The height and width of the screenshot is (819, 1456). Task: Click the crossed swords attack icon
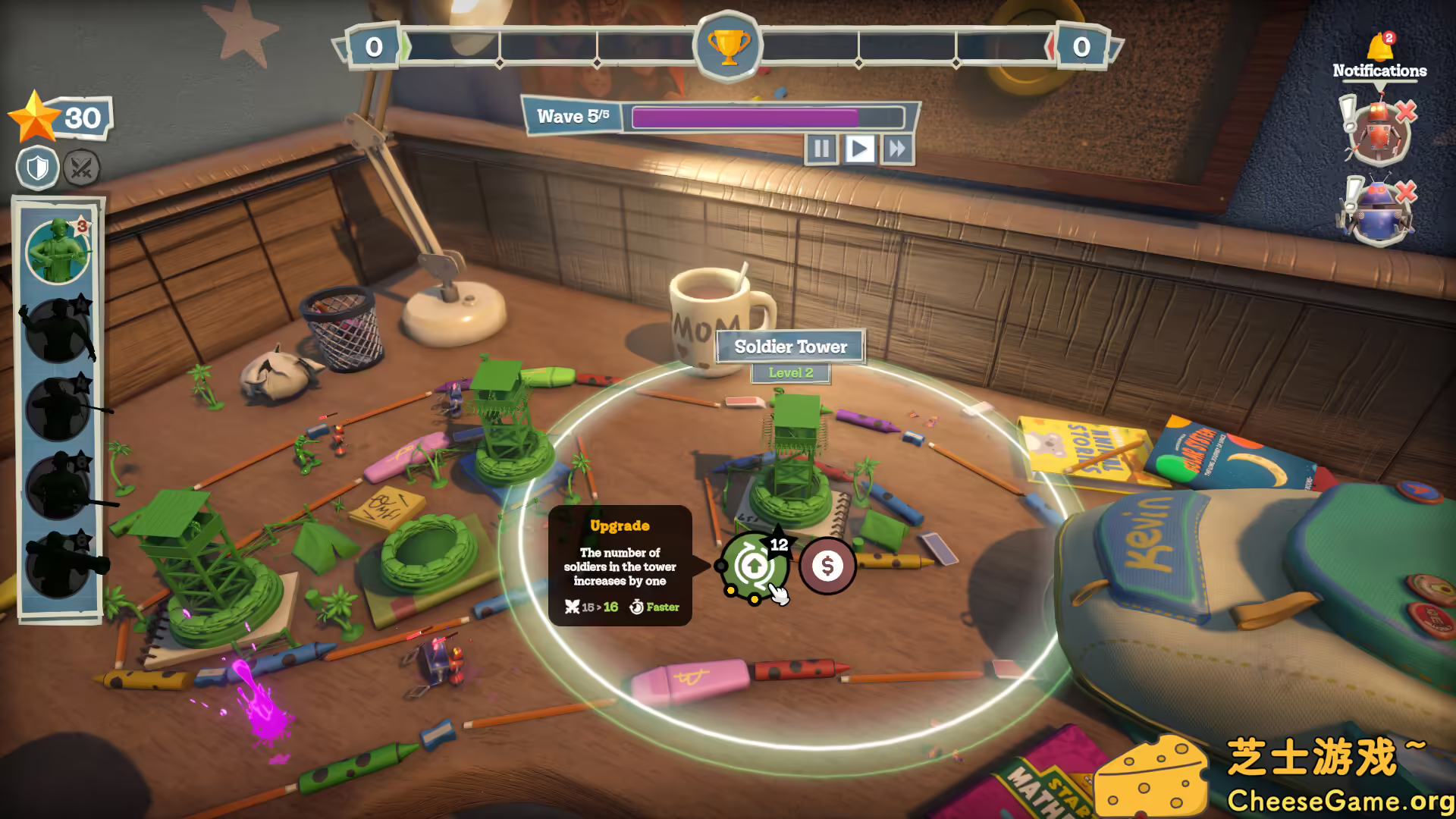pos(82,168)
